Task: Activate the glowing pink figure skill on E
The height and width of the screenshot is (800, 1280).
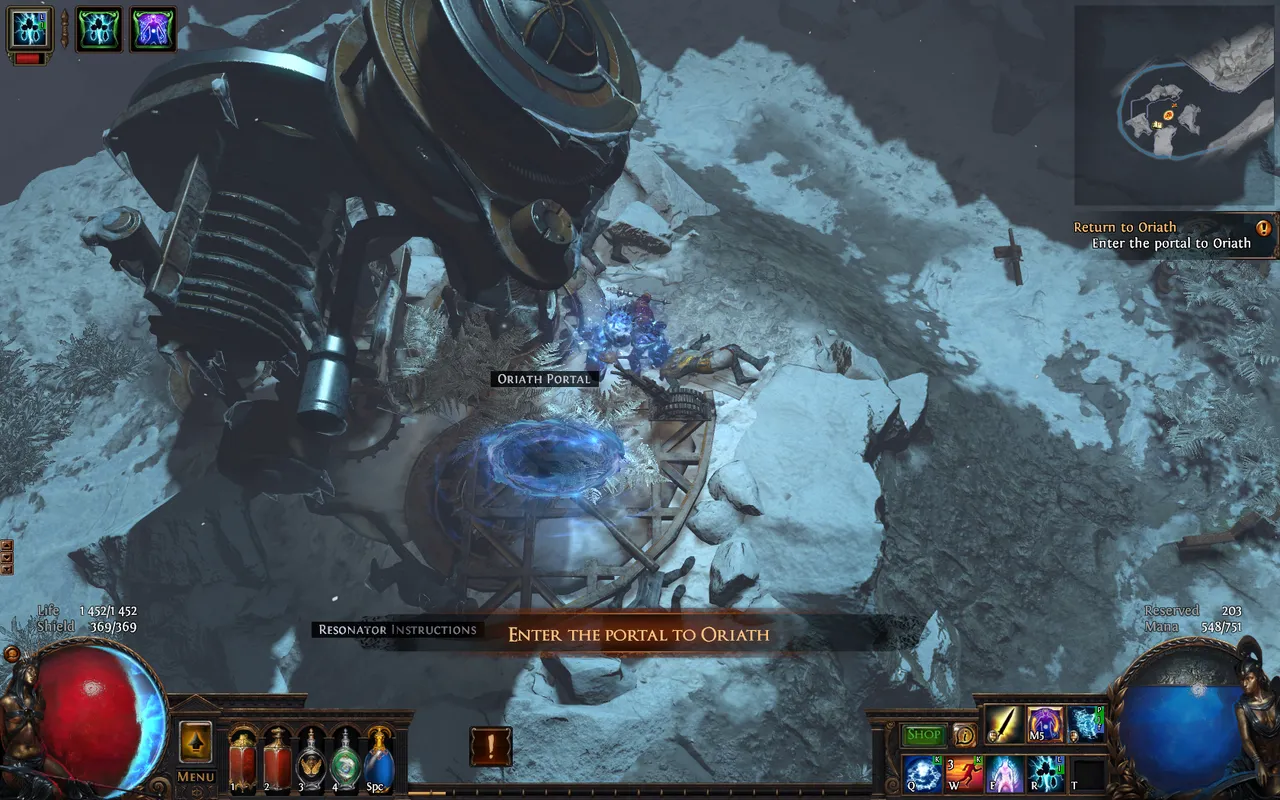Action: tap(1005, 774)
